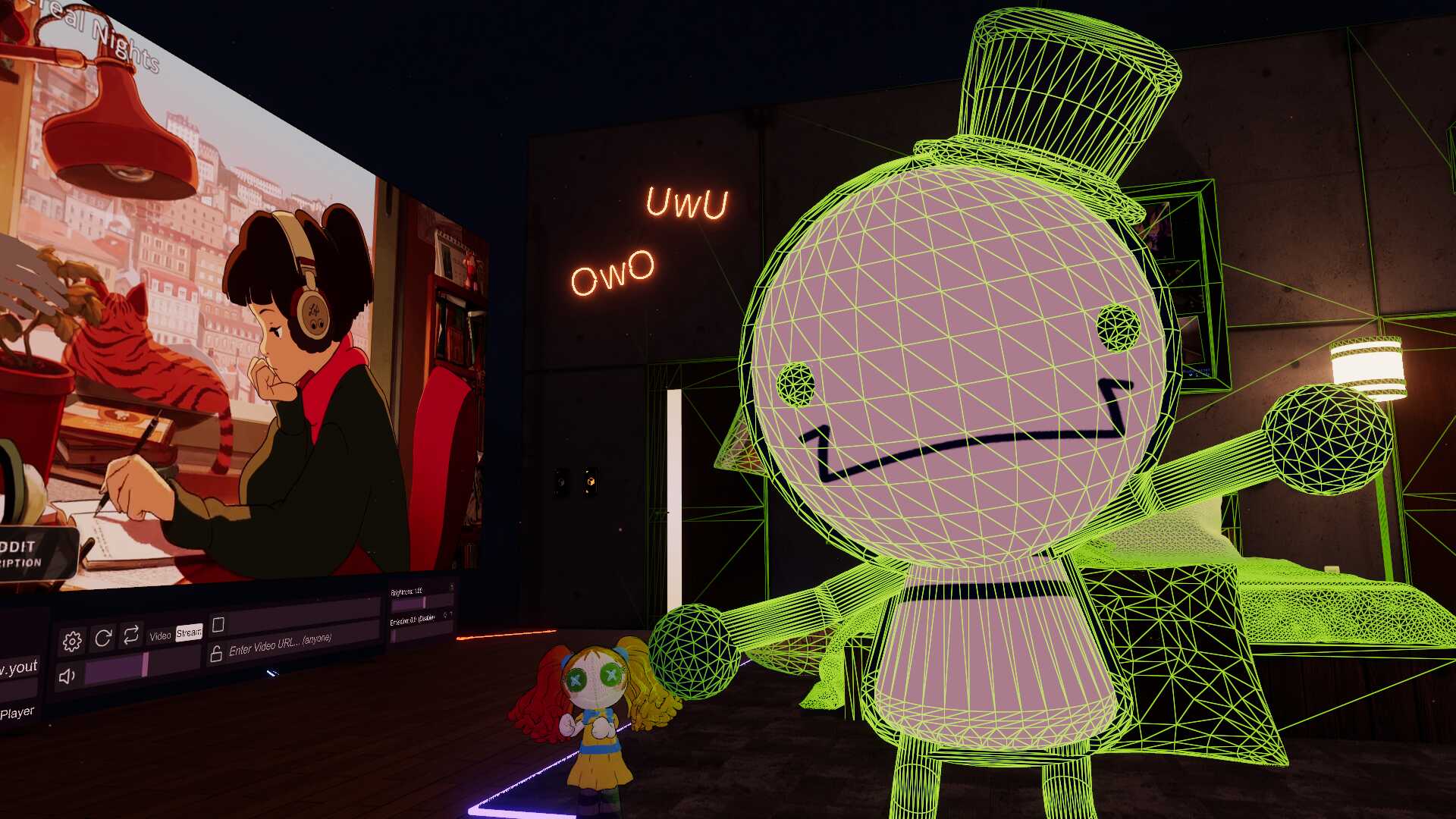The image size is (1456, 819).
Task: Toggle the checkbox above the video URL field
Action: [x=218, y=623]
